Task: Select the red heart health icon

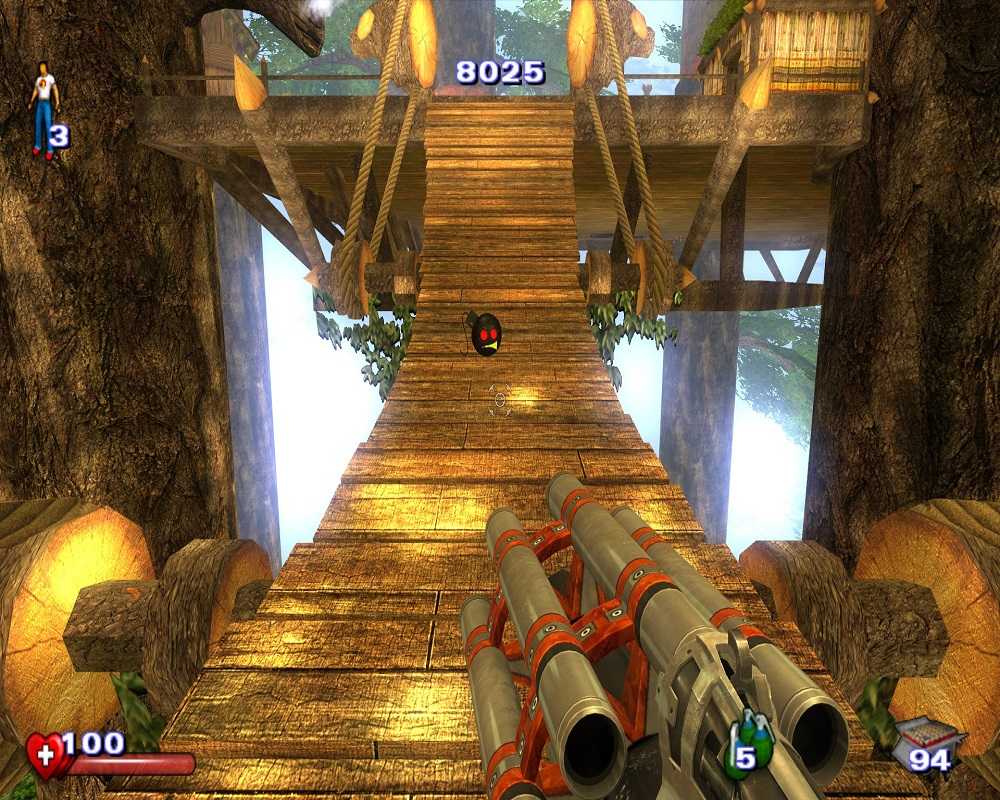Action: (x=46, y=754)
